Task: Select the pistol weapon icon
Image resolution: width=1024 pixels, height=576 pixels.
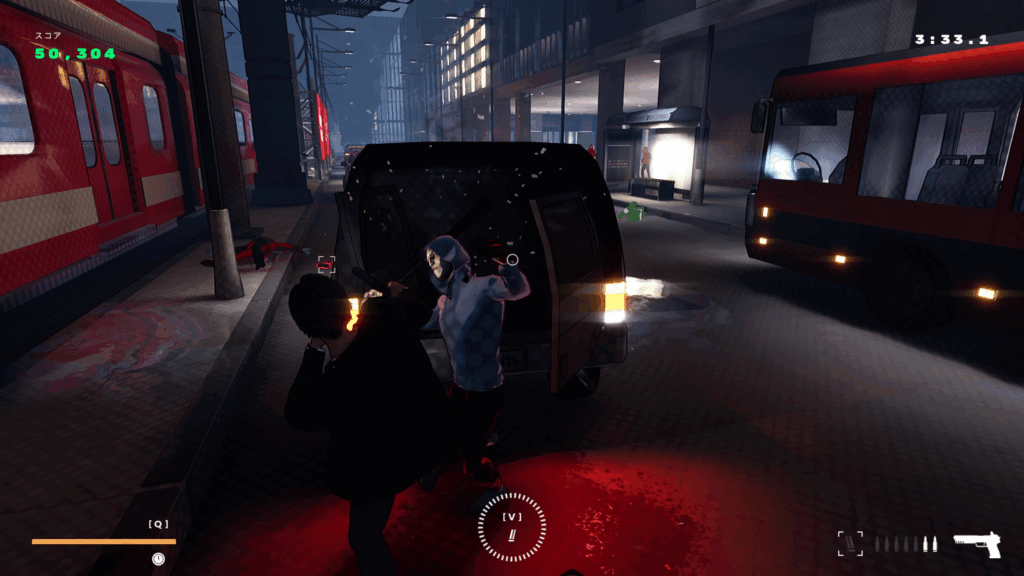Action: (976, 544)
